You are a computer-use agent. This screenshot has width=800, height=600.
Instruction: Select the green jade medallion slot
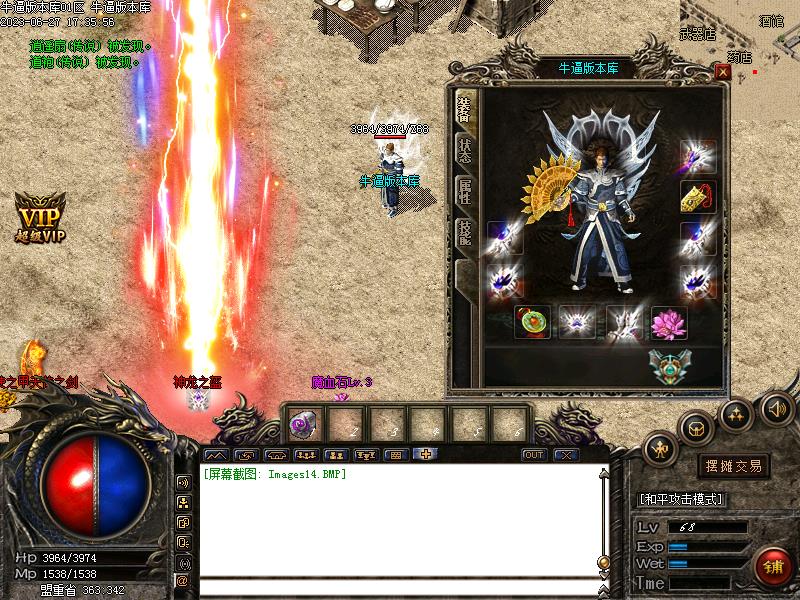pyautogui.click(x=530, y=322)
